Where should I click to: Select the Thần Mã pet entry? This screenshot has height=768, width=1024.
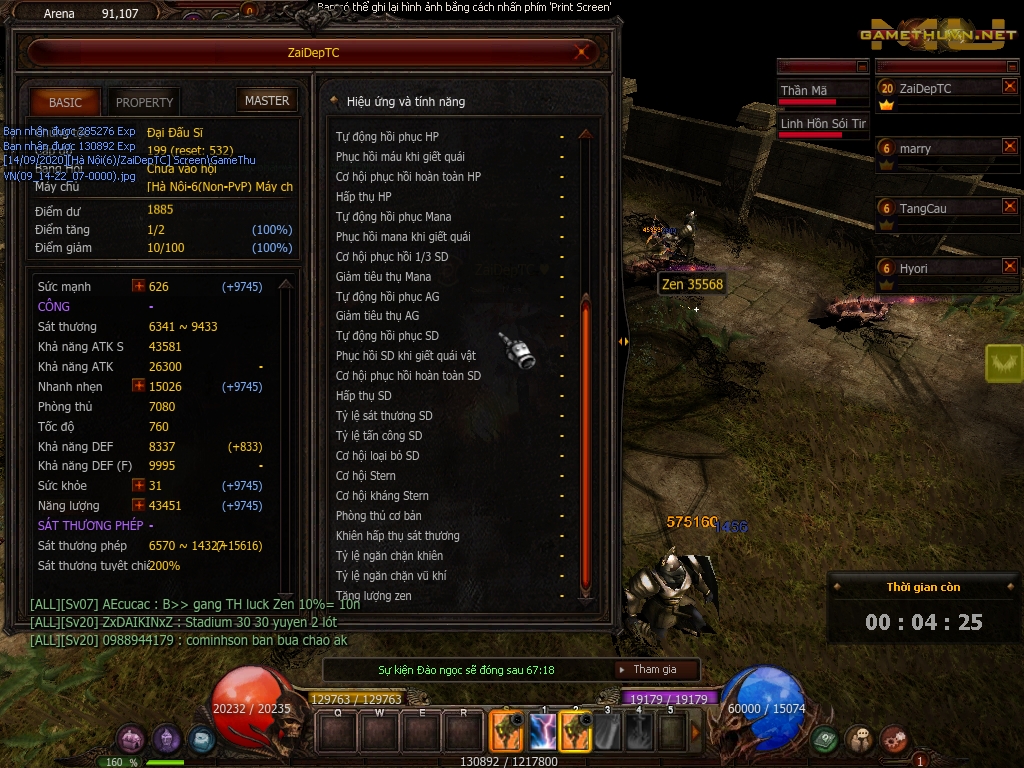[822, 91]
